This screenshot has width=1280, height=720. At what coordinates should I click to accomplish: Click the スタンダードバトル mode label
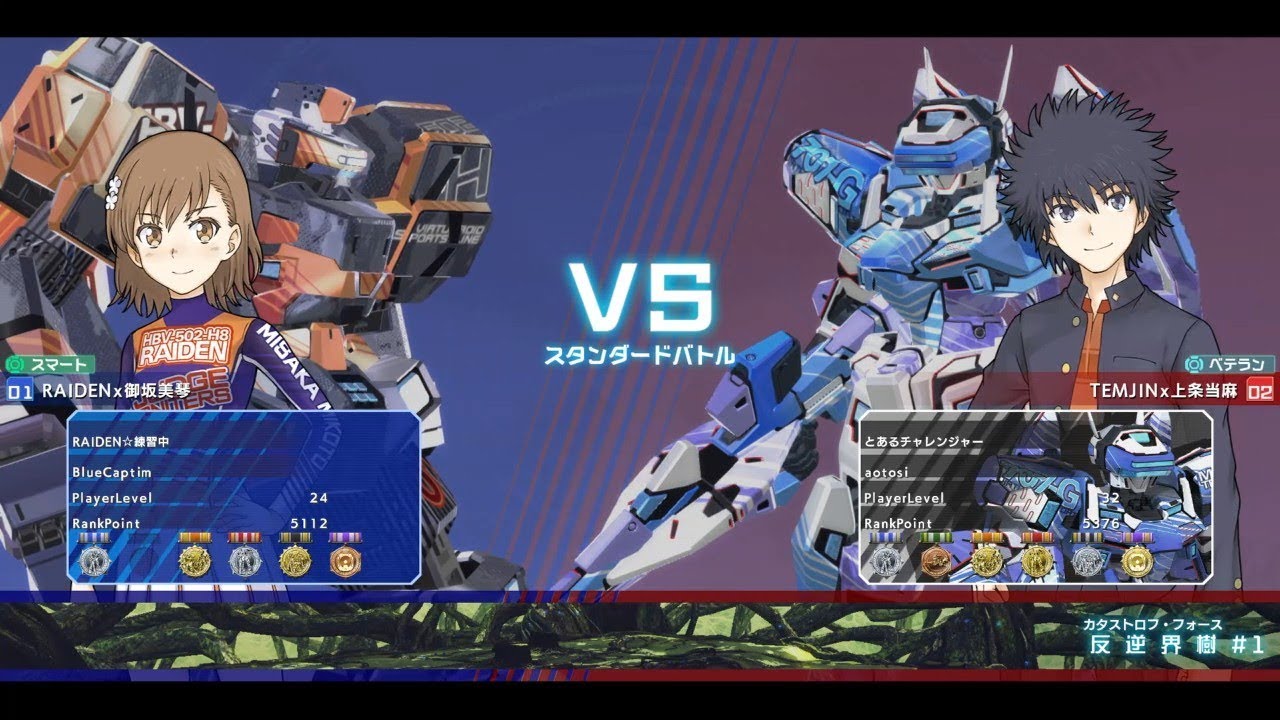click(640, 353)
